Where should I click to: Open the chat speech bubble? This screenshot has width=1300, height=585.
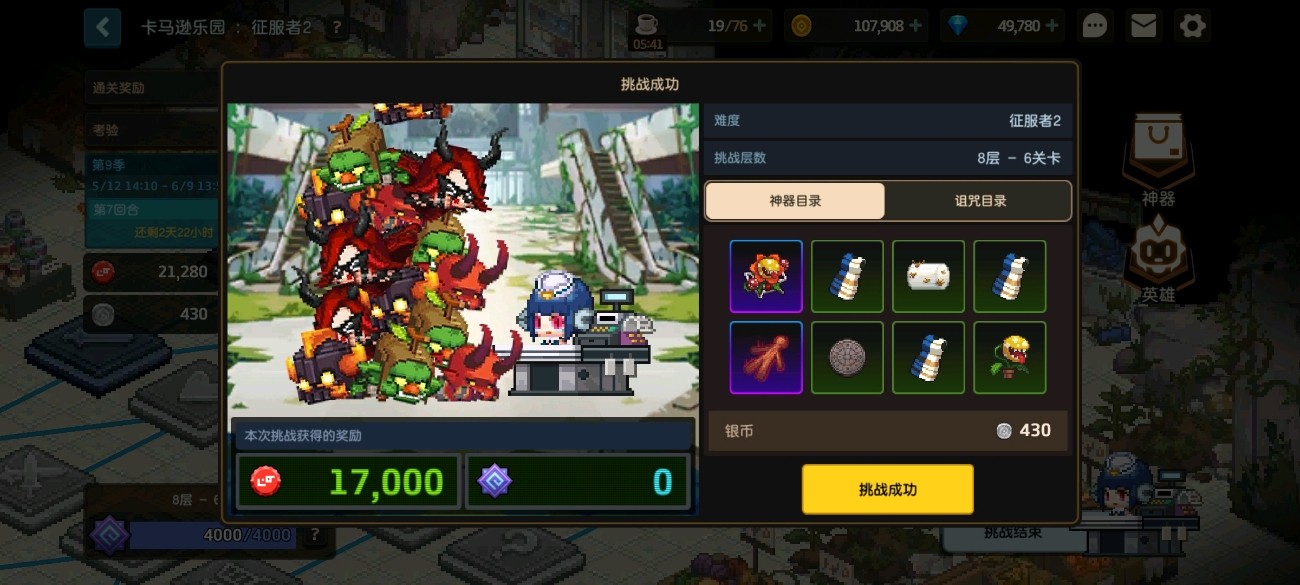(1095, 26)
